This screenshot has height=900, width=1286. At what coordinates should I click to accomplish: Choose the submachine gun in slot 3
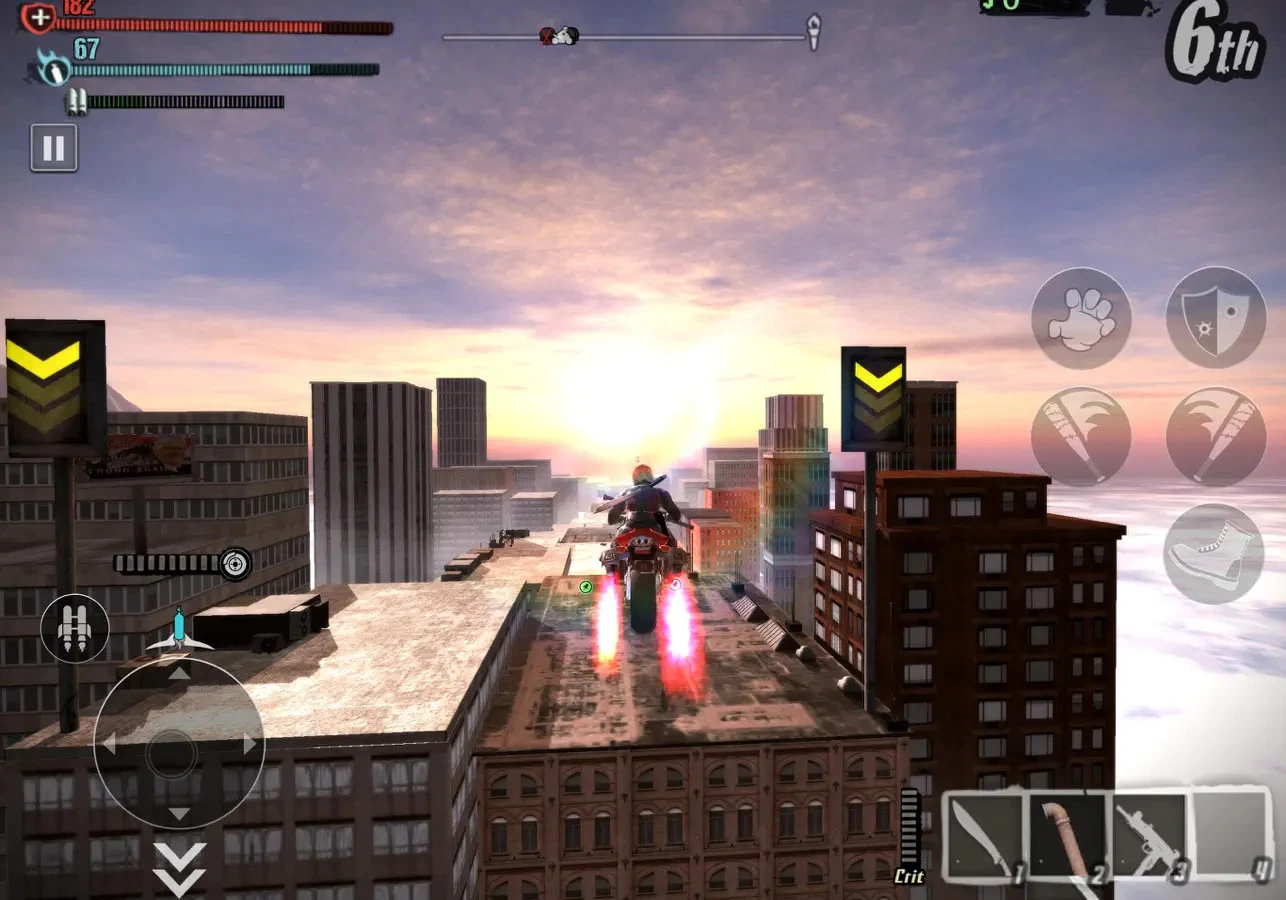point(1149,837)
